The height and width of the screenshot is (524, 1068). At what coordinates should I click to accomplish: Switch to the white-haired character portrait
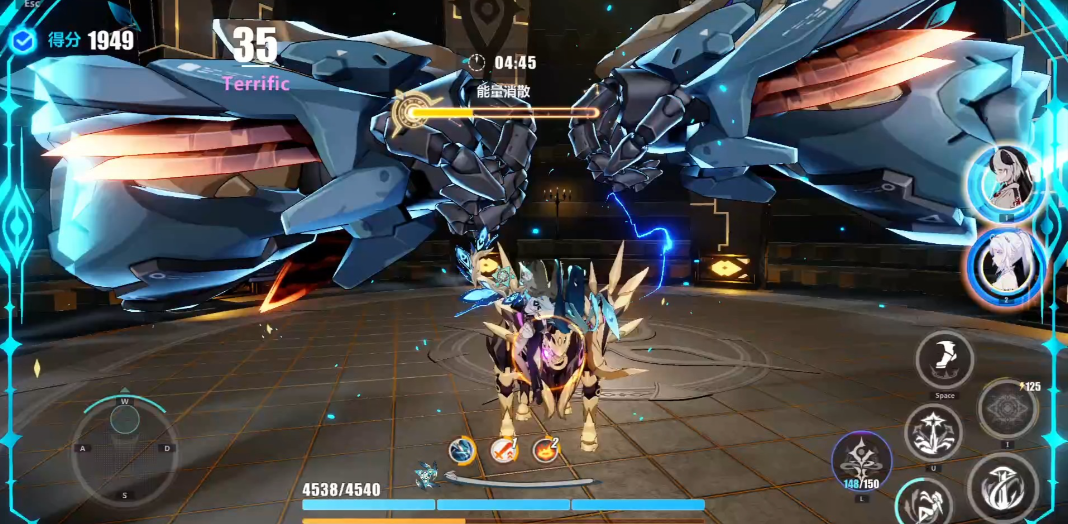pos(1005,265)
